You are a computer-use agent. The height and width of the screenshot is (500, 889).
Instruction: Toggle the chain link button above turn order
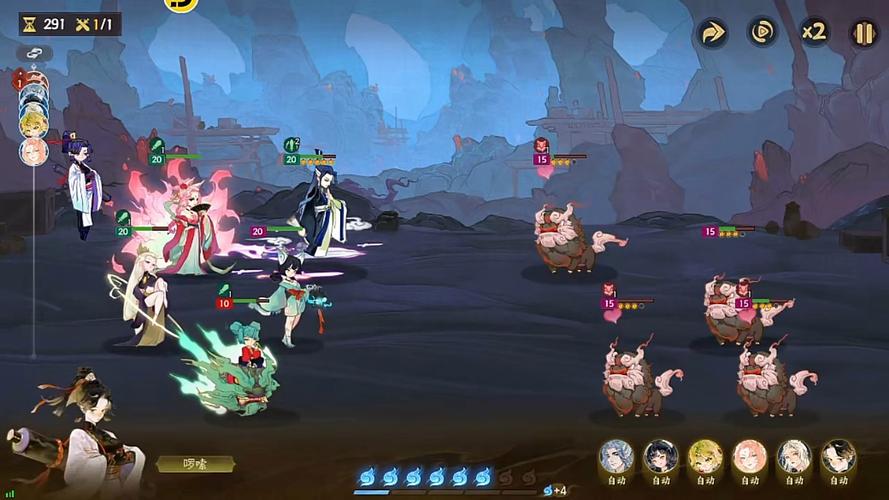[34, 53]
